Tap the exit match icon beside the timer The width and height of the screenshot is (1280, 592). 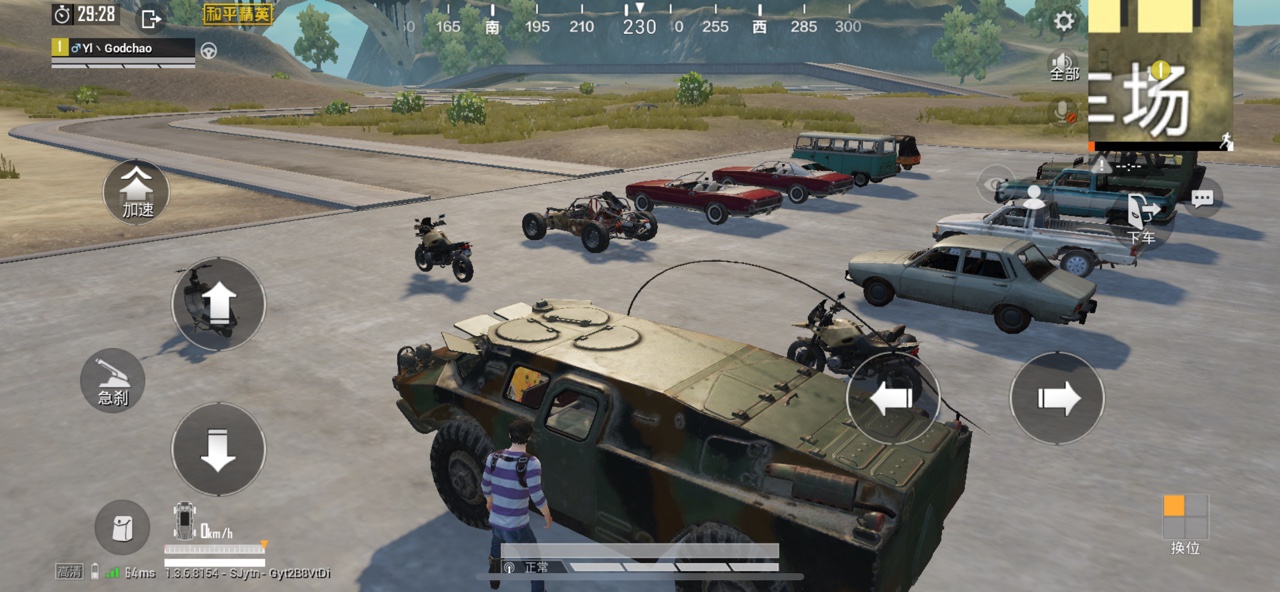click(x=150, y=18)
